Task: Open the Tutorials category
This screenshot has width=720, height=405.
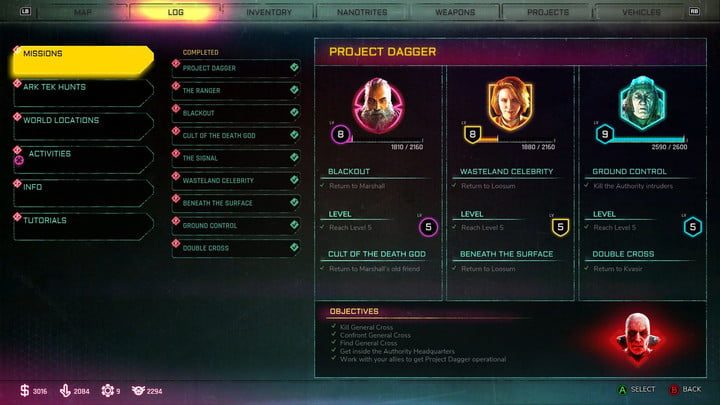Action: [82, 222]
